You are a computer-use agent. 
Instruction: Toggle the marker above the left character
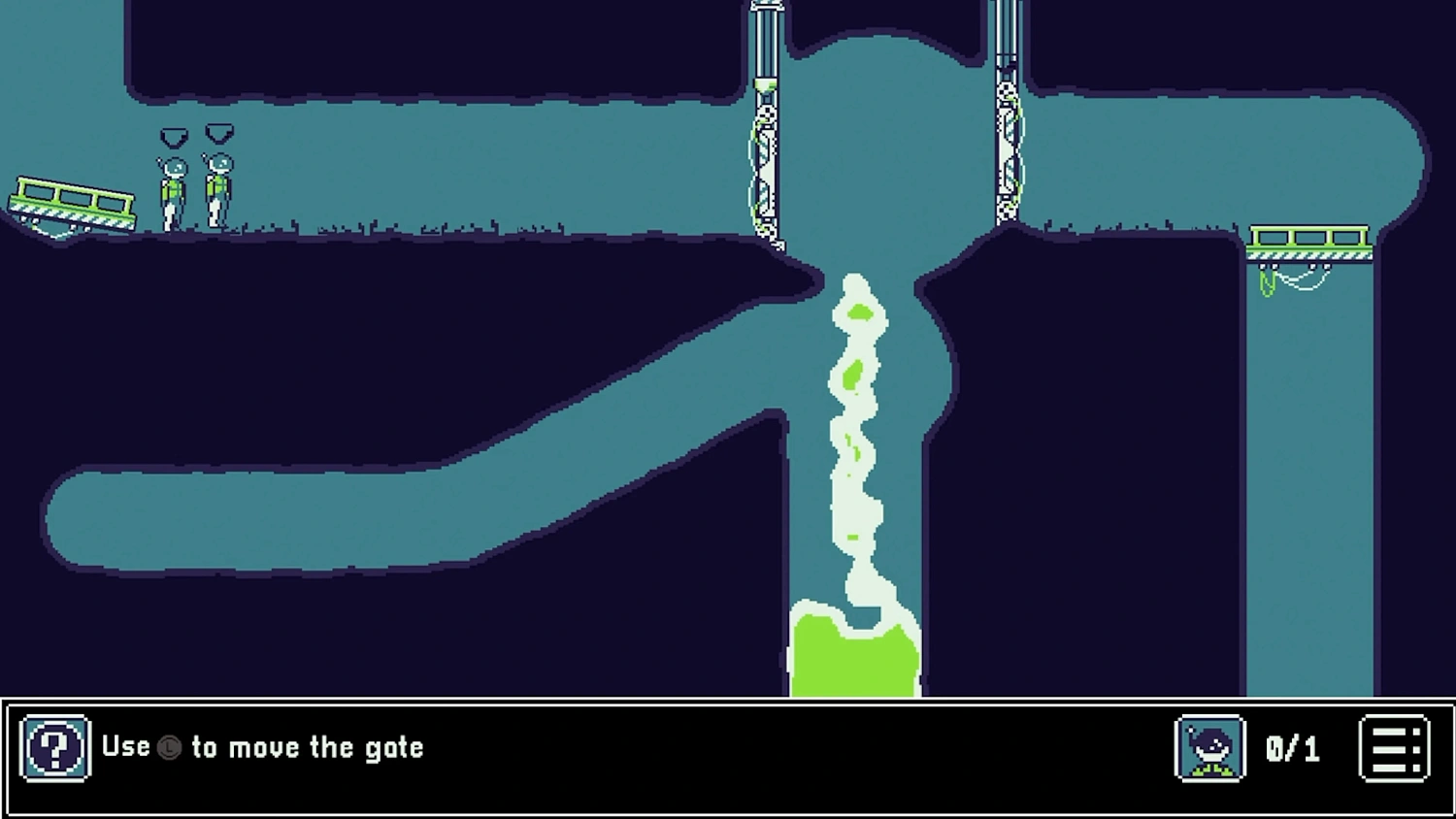[173, 136]
